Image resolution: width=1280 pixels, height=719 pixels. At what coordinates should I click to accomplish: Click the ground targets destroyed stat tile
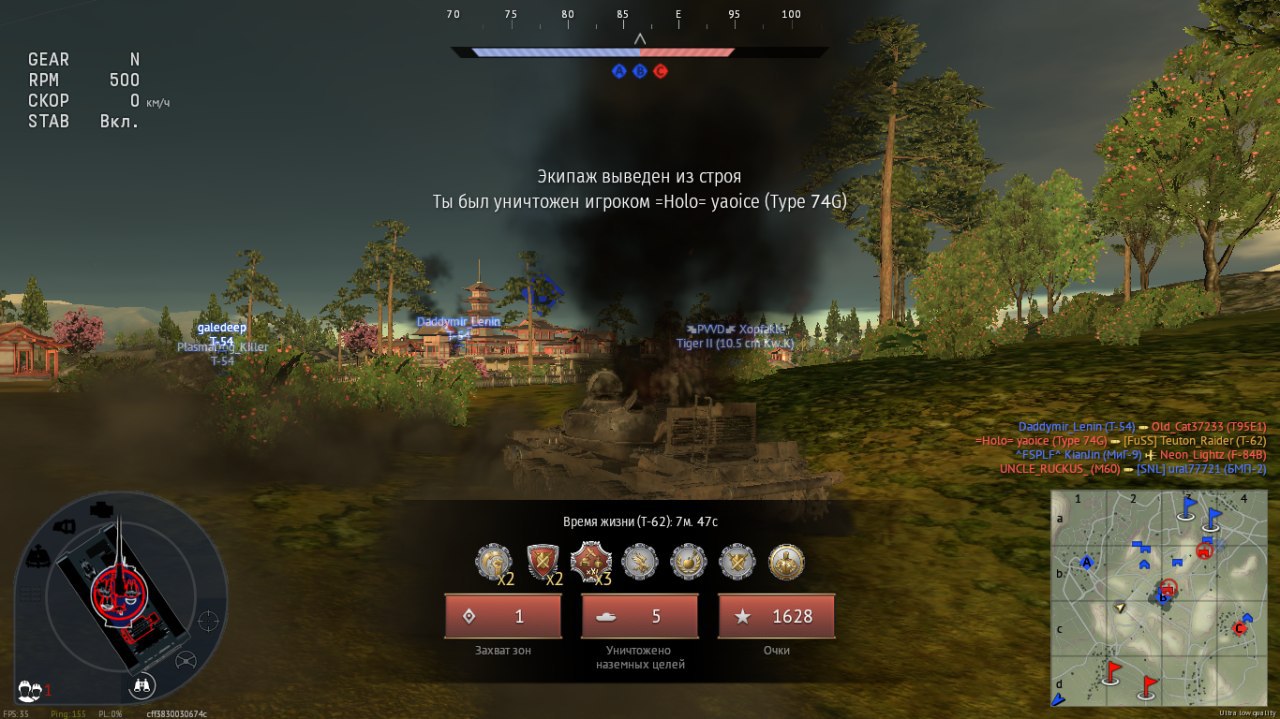pos(639,616)
